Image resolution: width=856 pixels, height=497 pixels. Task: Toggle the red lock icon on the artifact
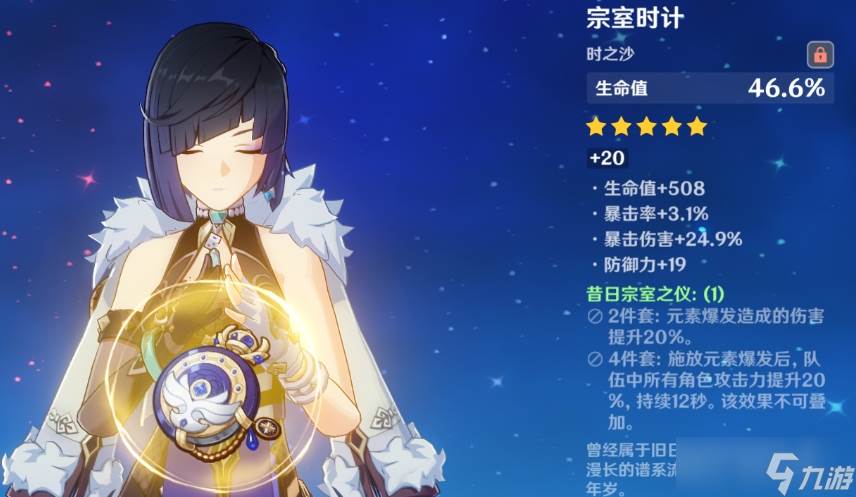(x=819, y=54)
